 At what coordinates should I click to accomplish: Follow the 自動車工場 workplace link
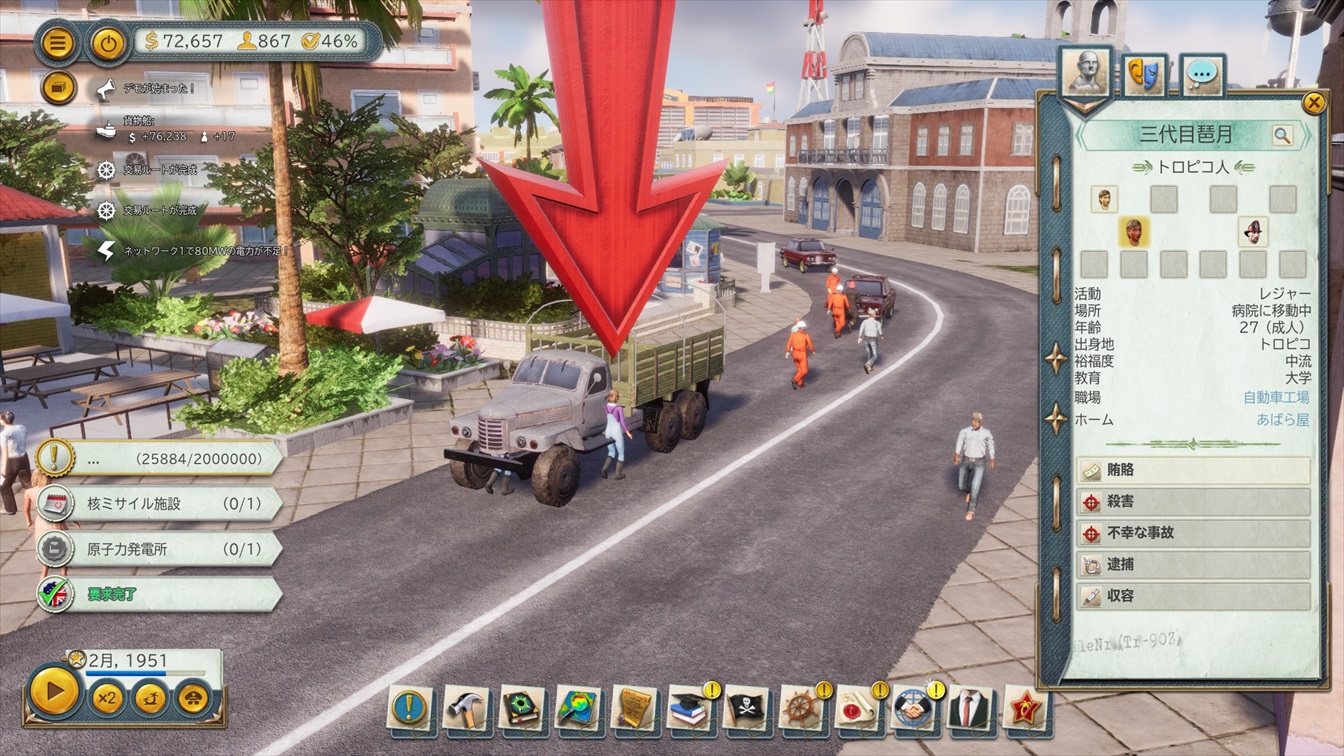point(1276,398)
